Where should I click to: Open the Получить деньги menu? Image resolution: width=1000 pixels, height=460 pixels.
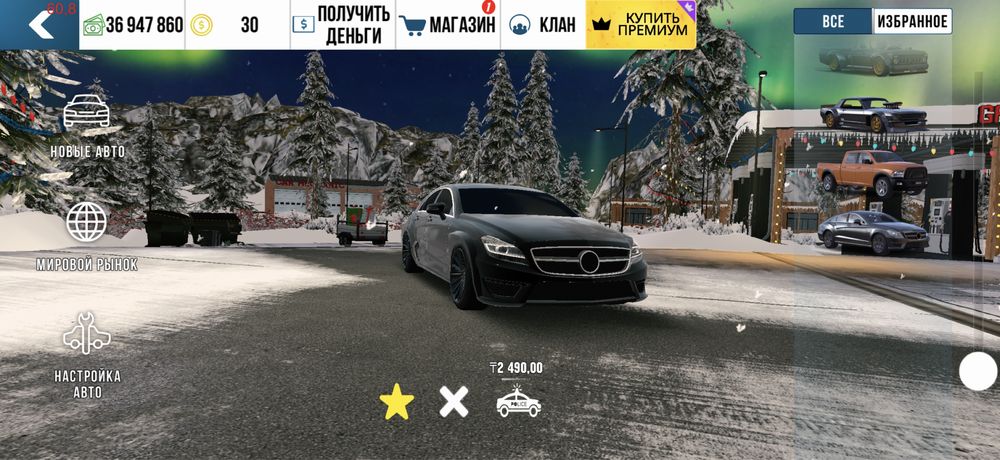point(342,25)
